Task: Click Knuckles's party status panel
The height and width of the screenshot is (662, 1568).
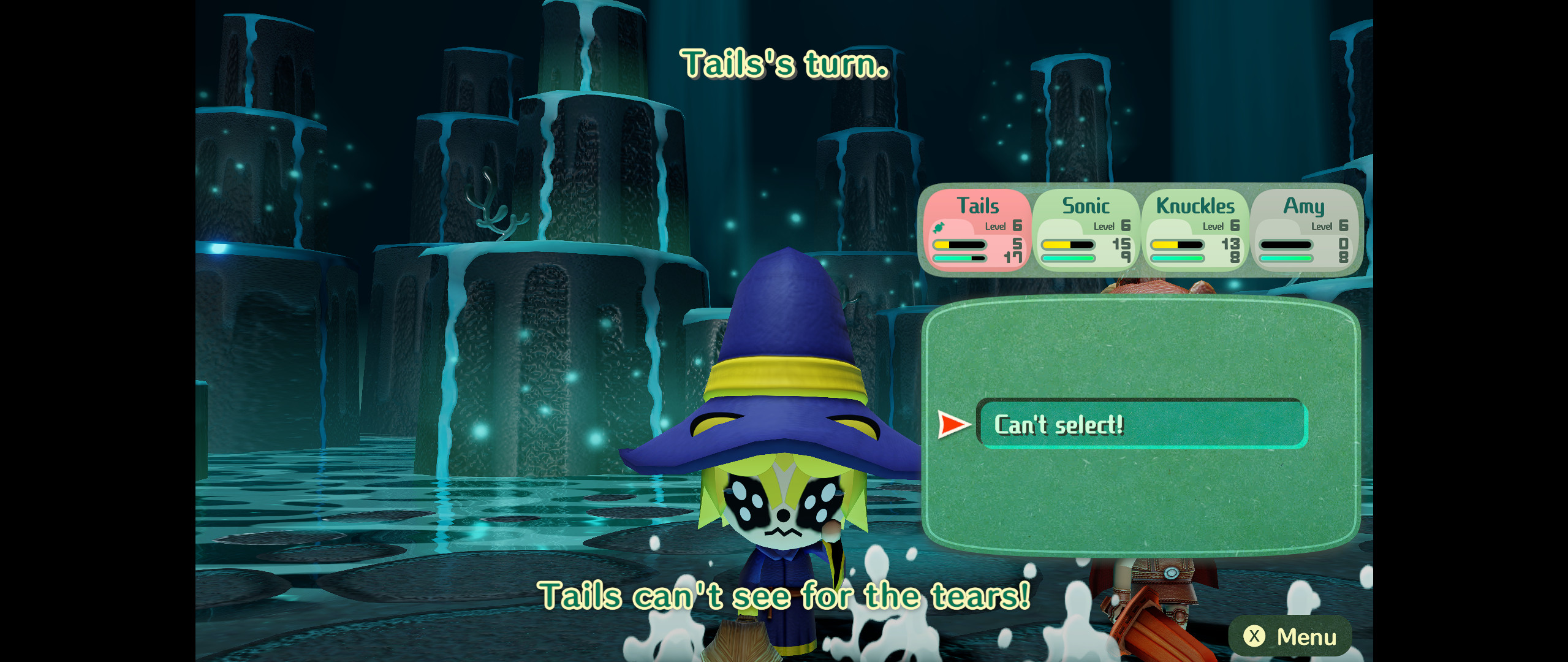Action: coord(1195,230)
